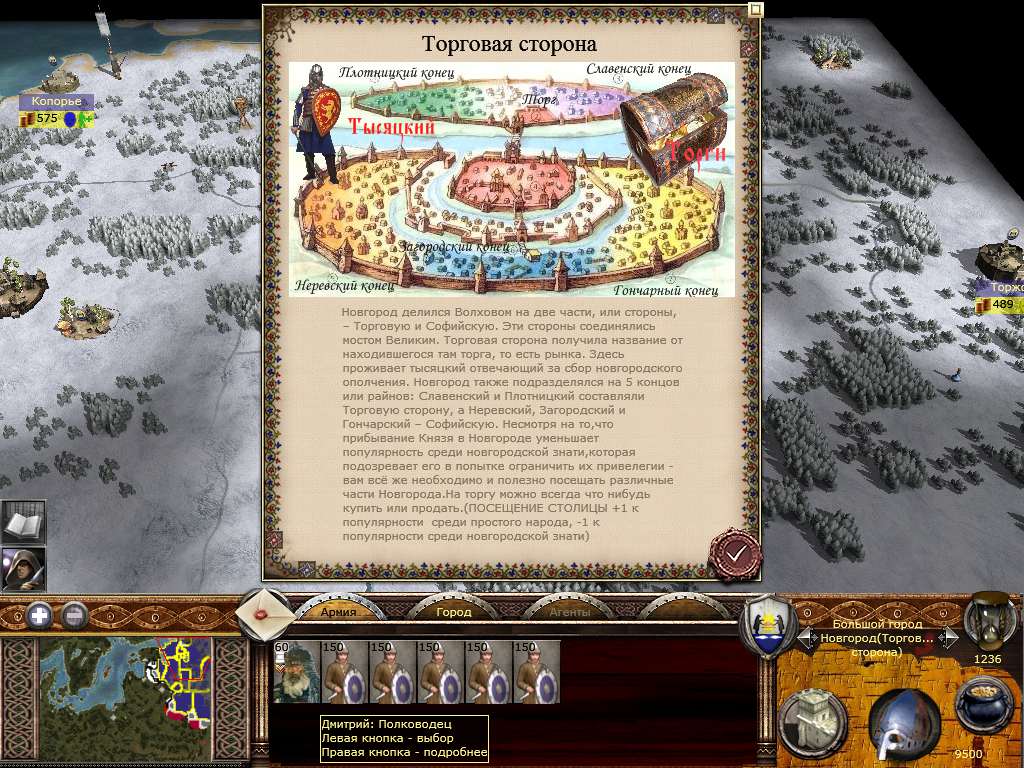
Task: Cycle to the previous settlement arrow
Action: point(805,637)
